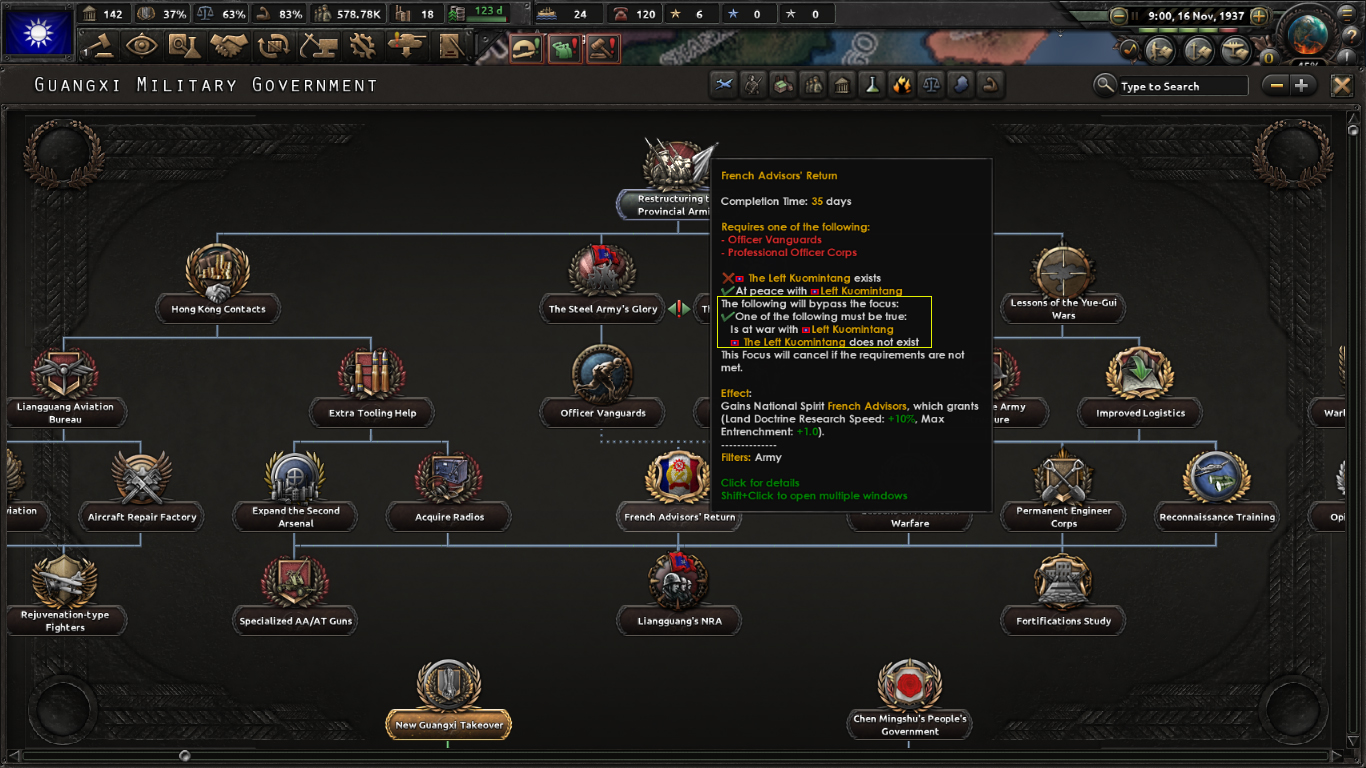Select the scales balance focus filter icon
Viewport: 1366px width, 768px height.
click(931, 85)
